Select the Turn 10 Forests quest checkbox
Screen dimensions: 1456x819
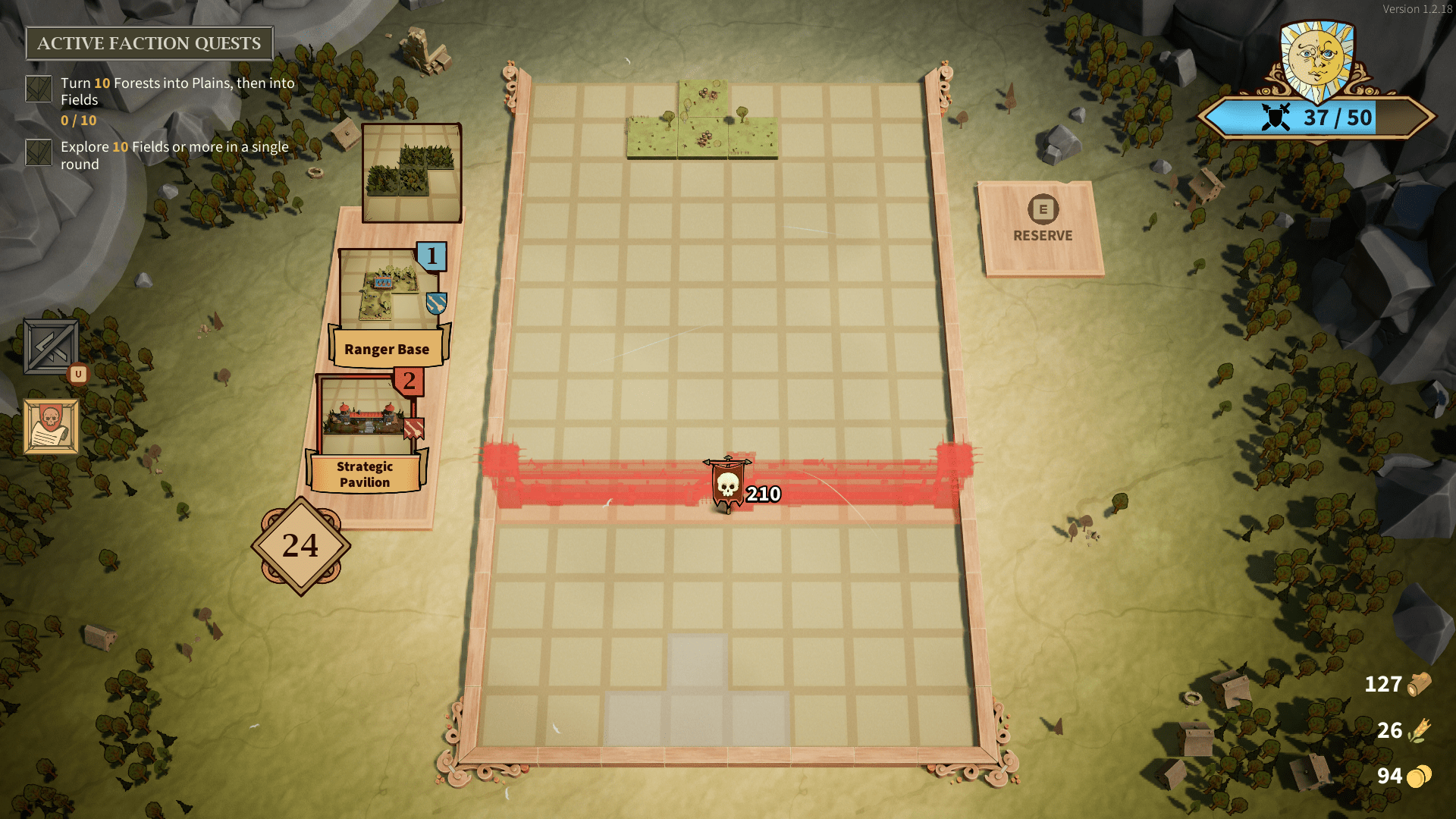click(39, 89)
